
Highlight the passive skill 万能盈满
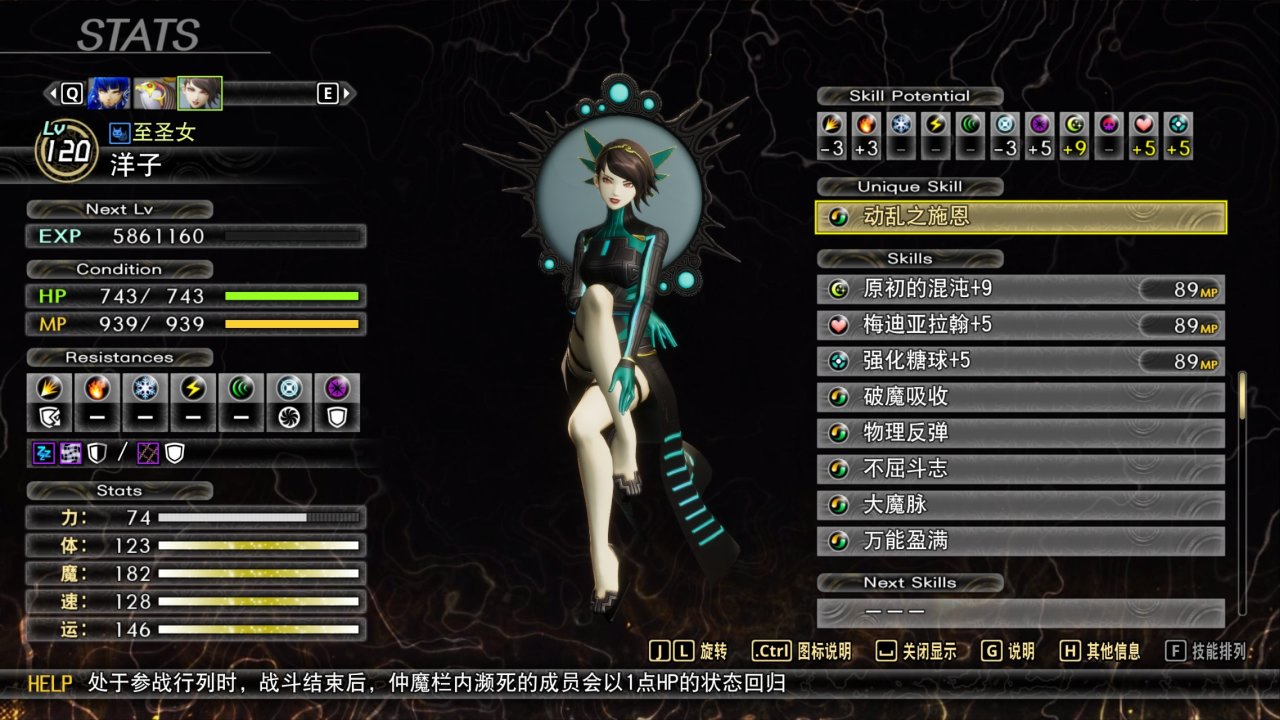click(x=1020, y=542)
